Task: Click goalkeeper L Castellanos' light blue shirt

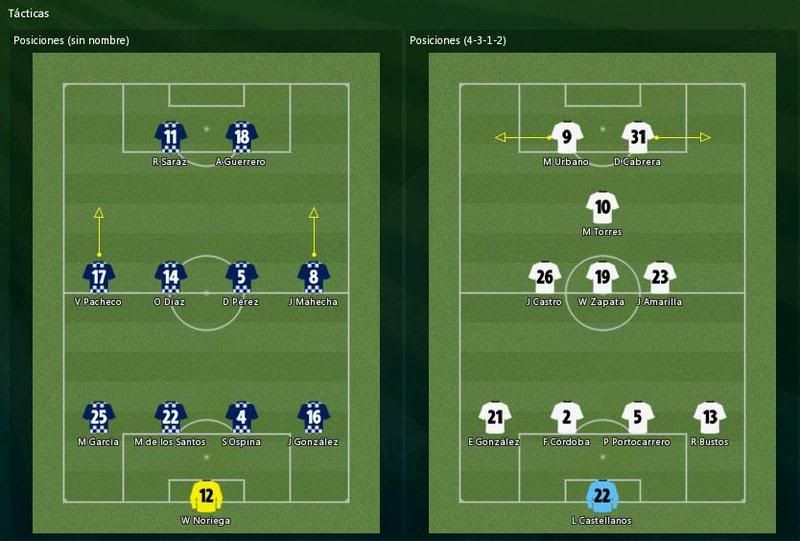Action: point(602,496)
